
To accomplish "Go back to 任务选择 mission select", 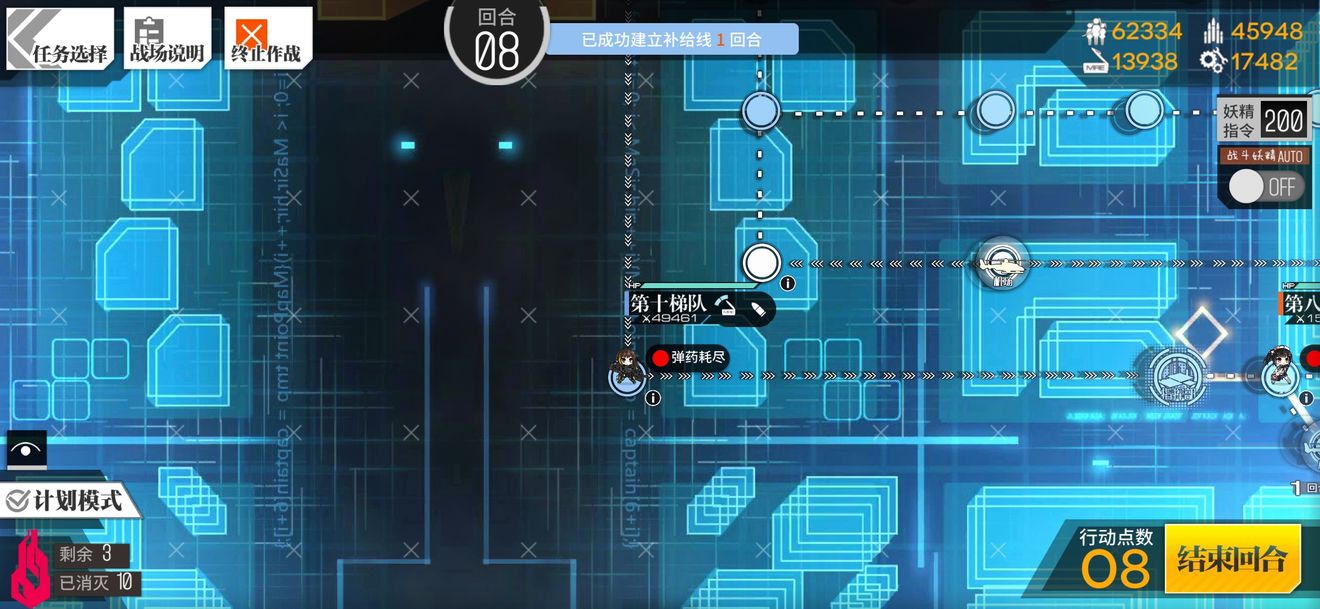I will pyautogui.click(x=61, y=40).
